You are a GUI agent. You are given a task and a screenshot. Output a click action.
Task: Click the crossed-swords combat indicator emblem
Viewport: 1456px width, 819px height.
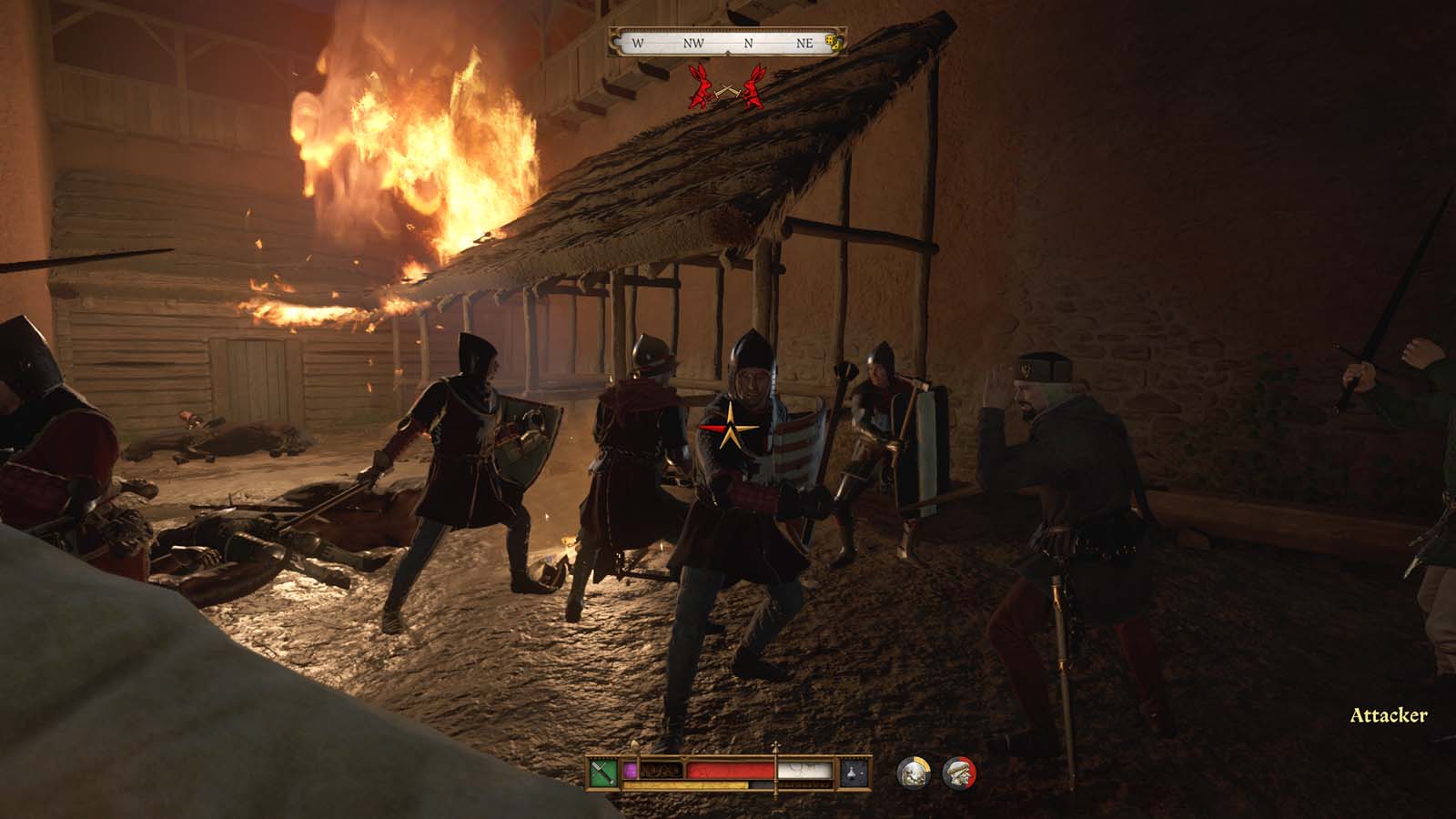[728, 89]
